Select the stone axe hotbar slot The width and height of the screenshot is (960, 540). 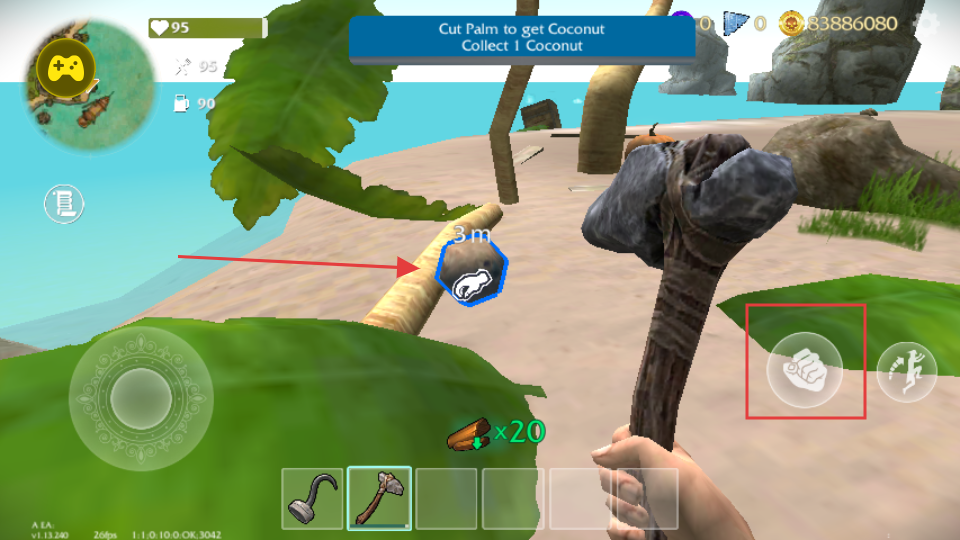[379, 498]
